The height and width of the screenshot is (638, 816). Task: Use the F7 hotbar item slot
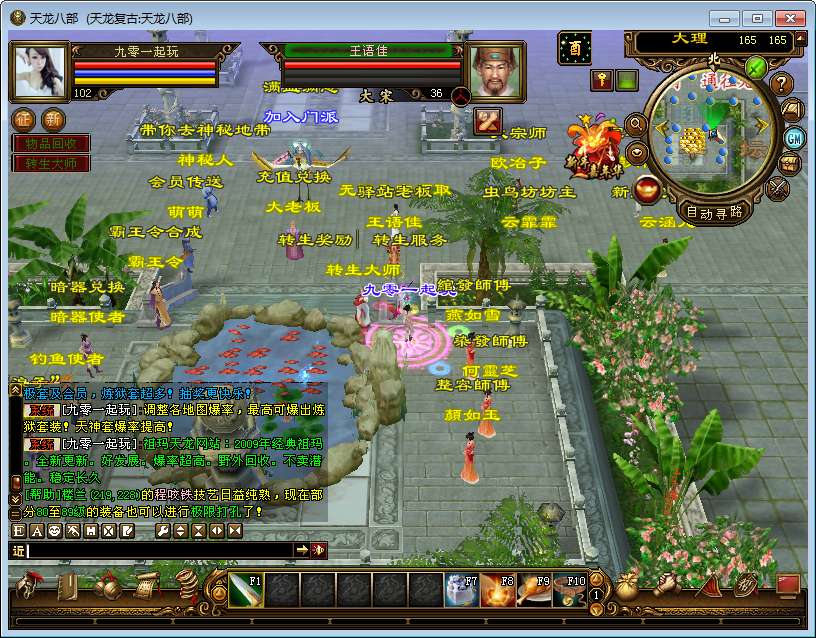461,590
